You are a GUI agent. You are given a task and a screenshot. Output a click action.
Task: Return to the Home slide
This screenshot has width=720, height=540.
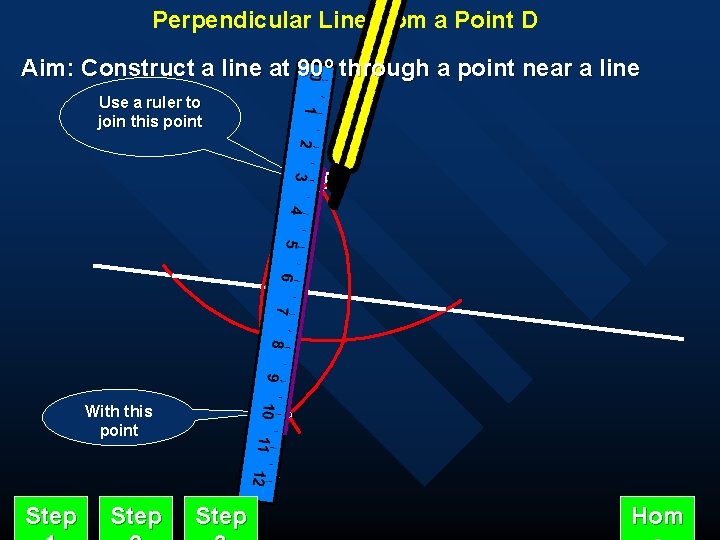657,518
